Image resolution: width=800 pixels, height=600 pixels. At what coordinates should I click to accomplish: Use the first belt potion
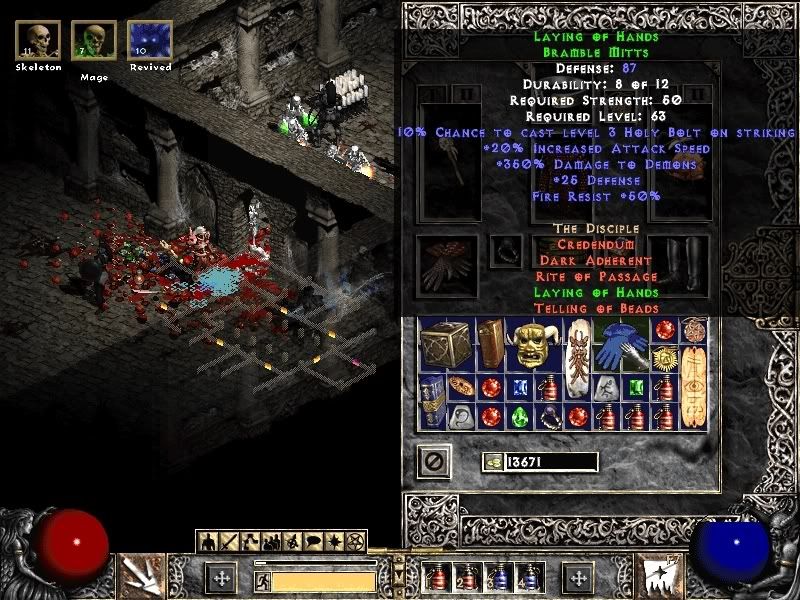(x=437, y=578)
